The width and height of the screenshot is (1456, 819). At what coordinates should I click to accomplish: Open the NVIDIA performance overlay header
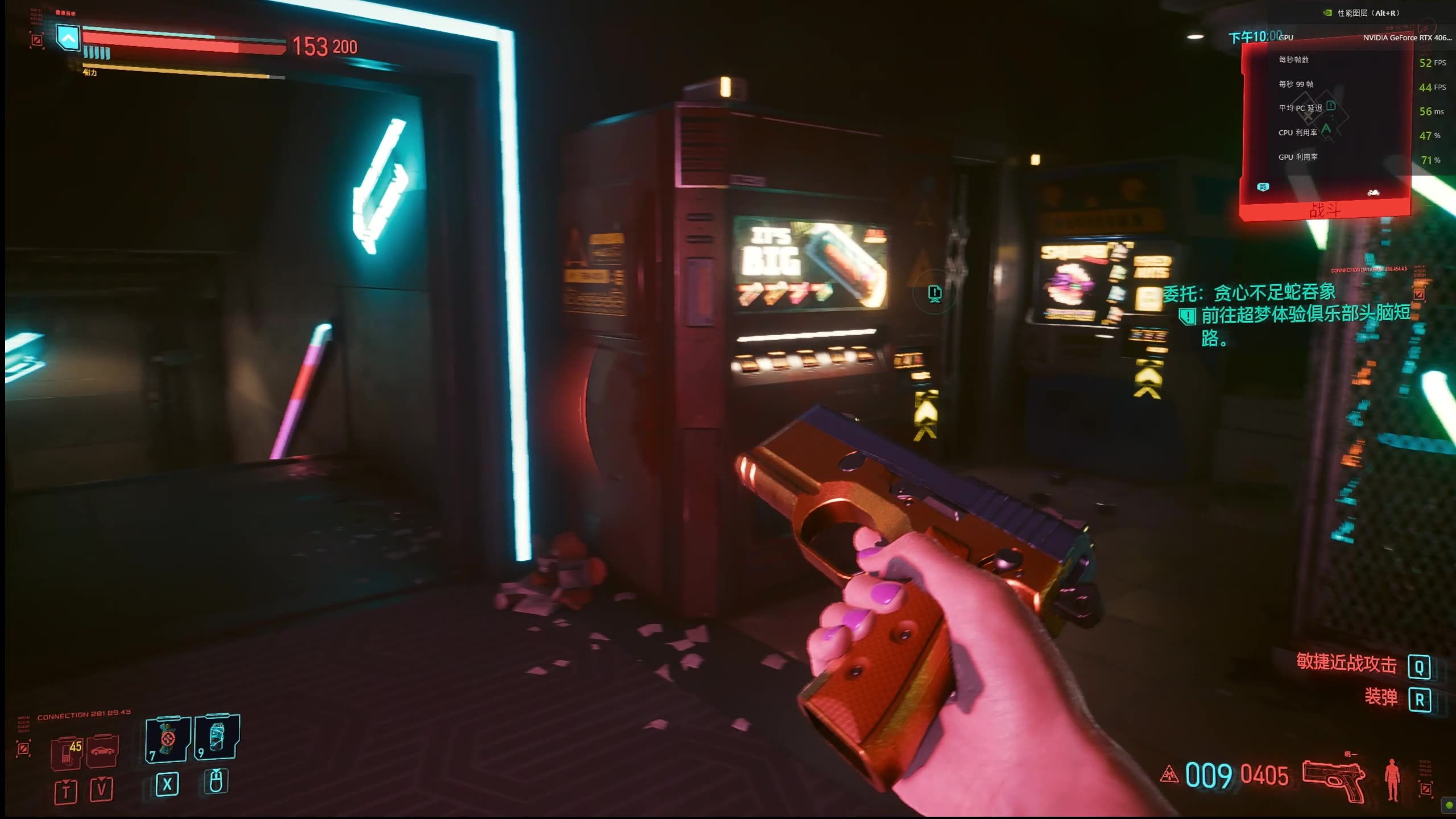point(1362,13)
